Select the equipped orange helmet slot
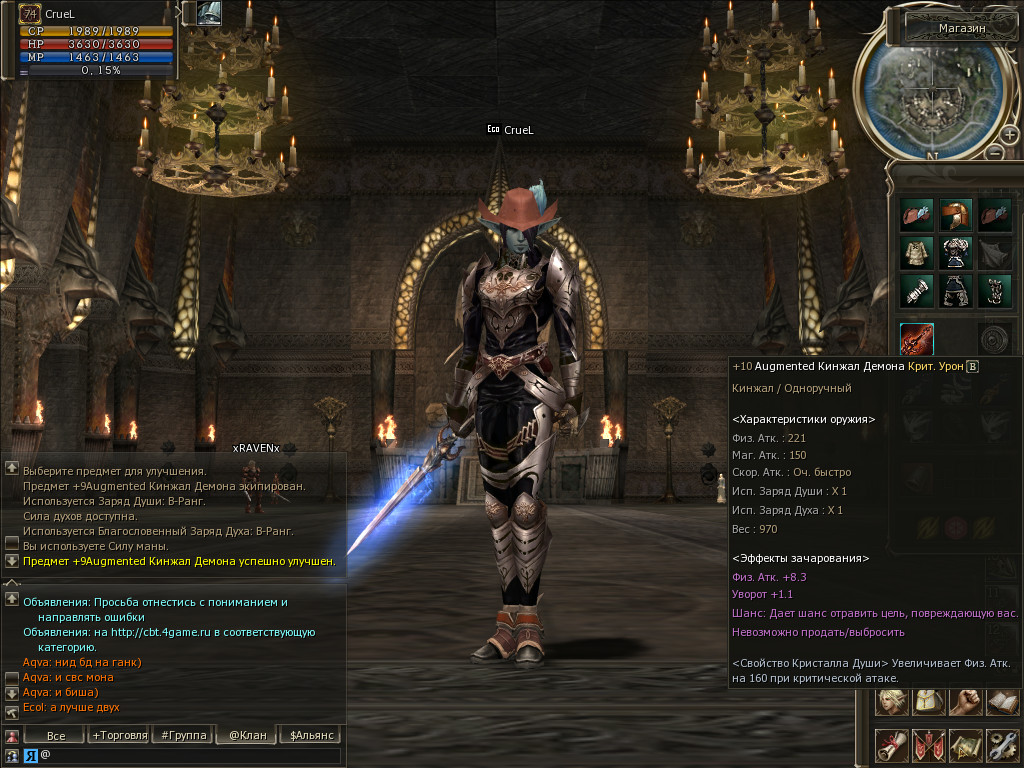This screenshot has height=768, width=1024. point(955,213)
